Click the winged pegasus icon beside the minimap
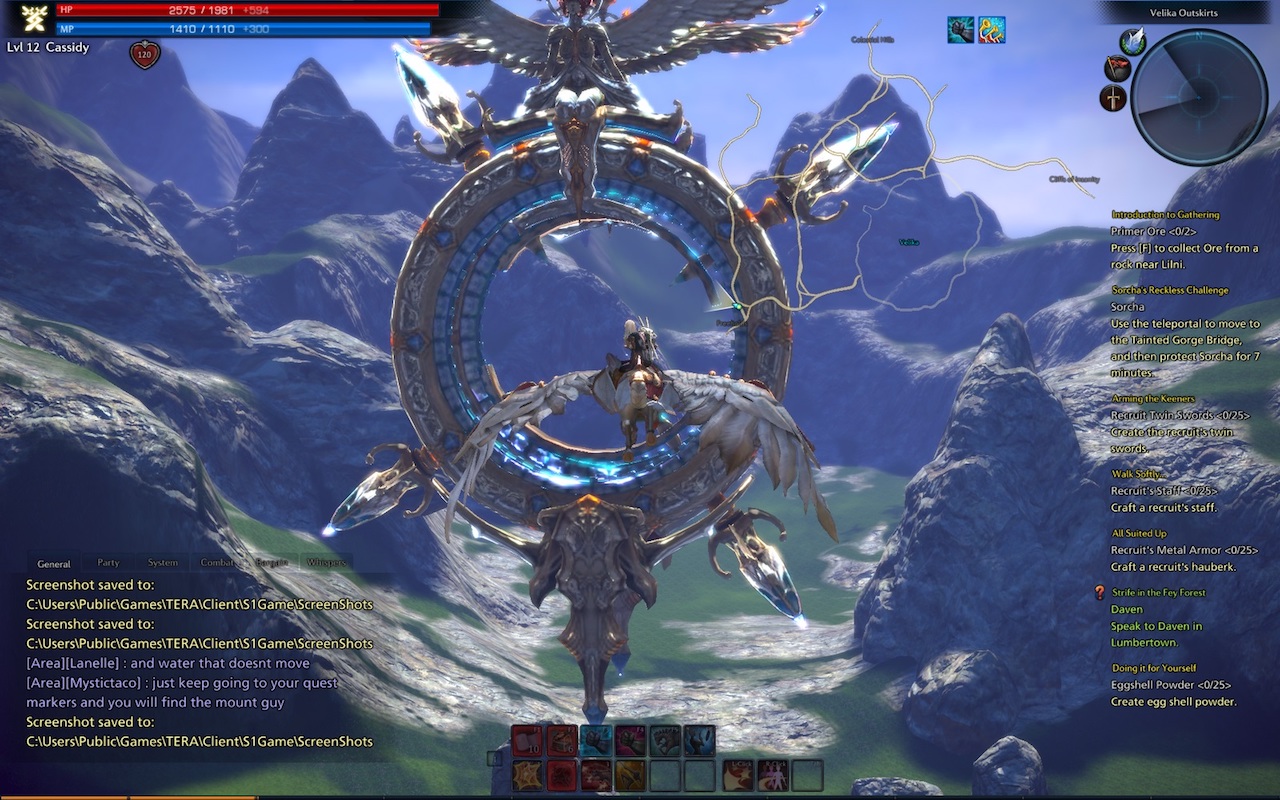1280x800 pixels. [x=1132, y=41]
